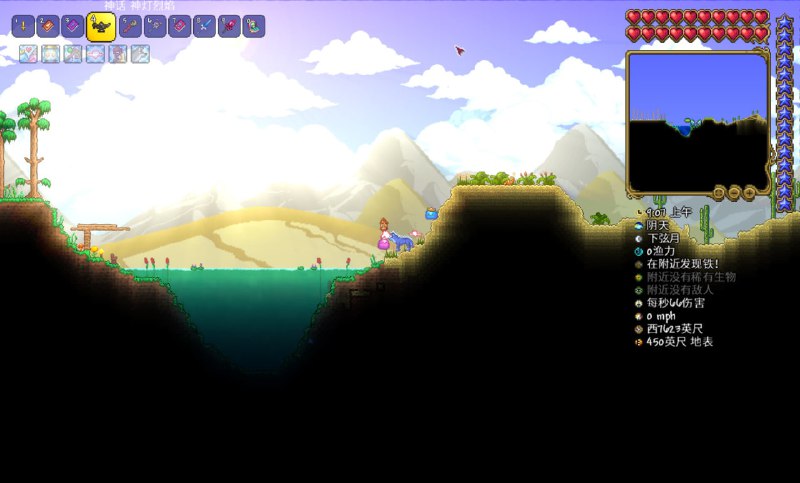This screenshot has height=483, width=800.
Task: Equip the golden staff in slot 5
Action: point(128,26)
